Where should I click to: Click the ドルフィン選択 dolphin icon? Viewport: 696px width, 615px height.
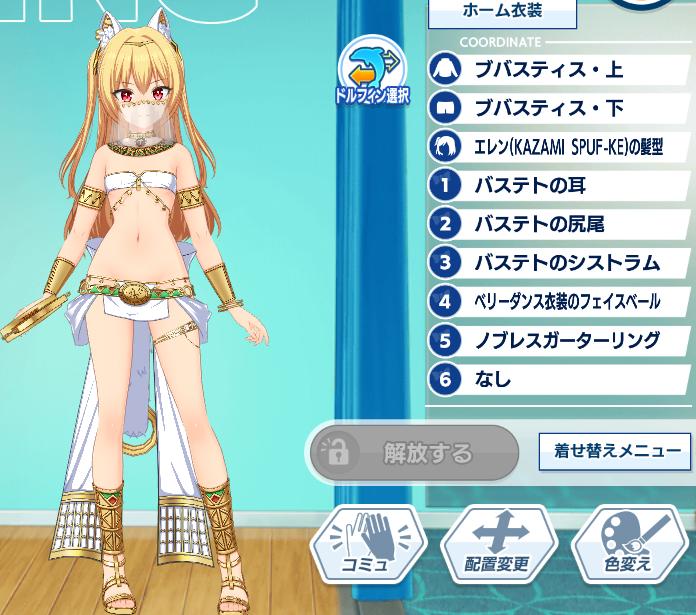pos(372,72)
